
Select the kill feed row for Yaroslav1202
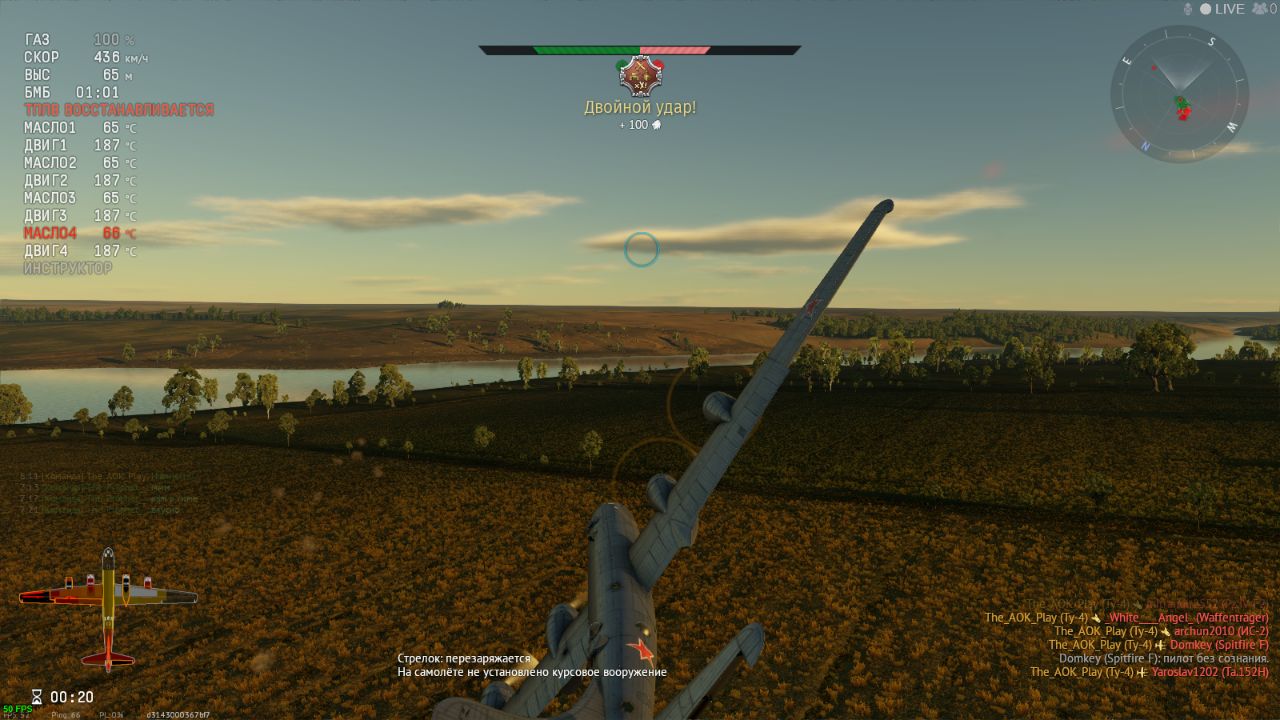click(x=1149, y=672)
